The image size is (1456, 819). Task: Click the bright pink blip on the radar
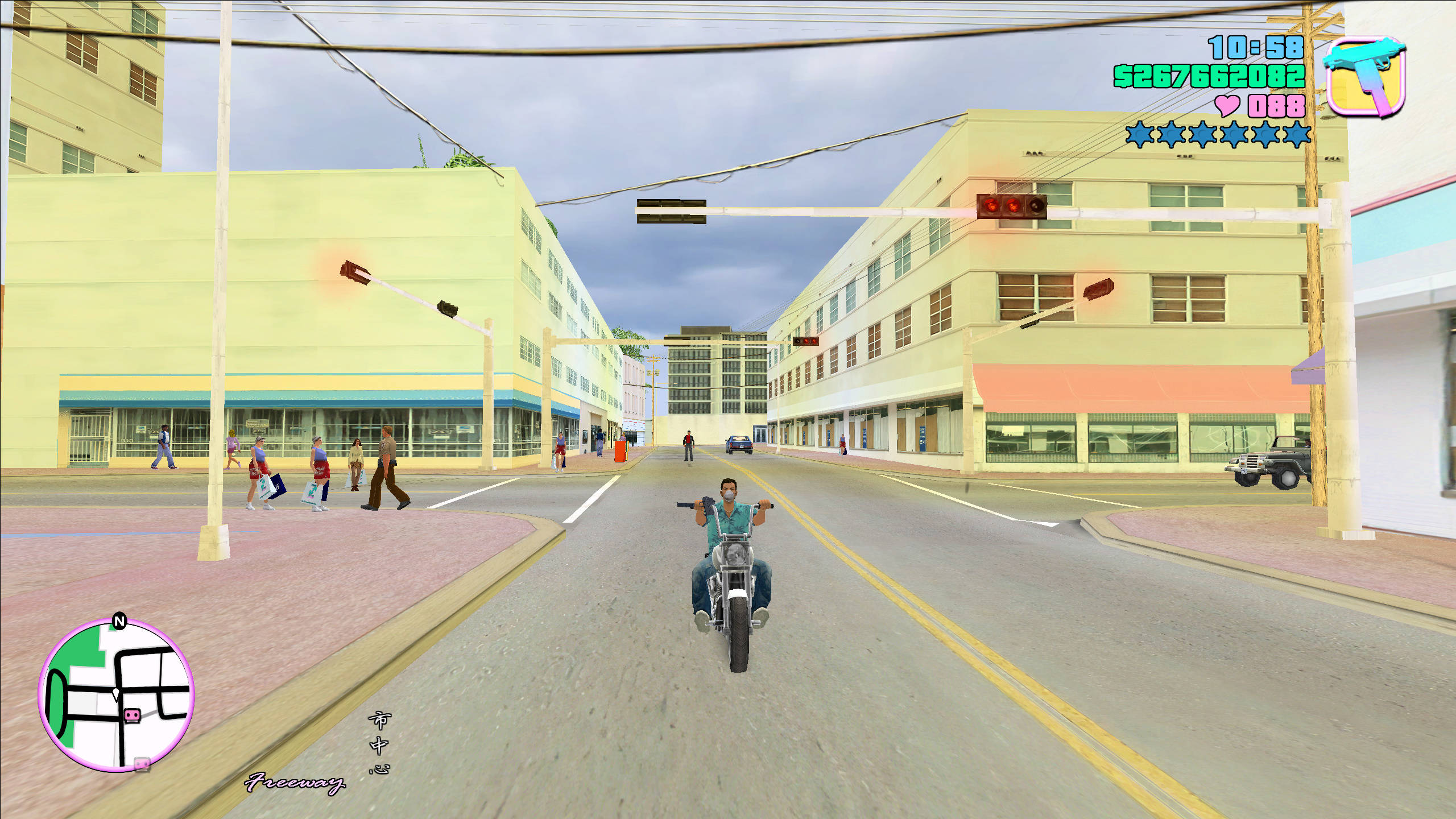[132, 715]
